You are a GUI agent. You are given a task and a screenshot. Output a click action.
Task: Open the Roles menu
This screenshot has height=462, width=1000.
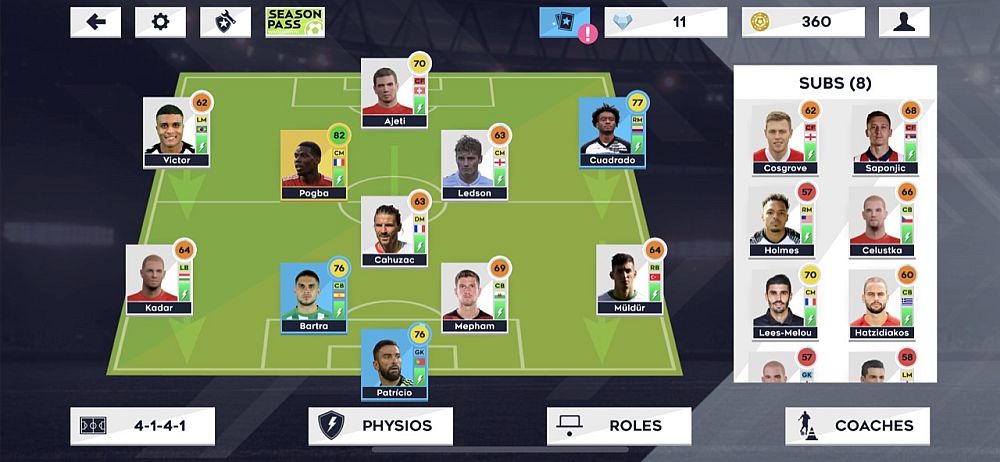(x=618, y=425)
